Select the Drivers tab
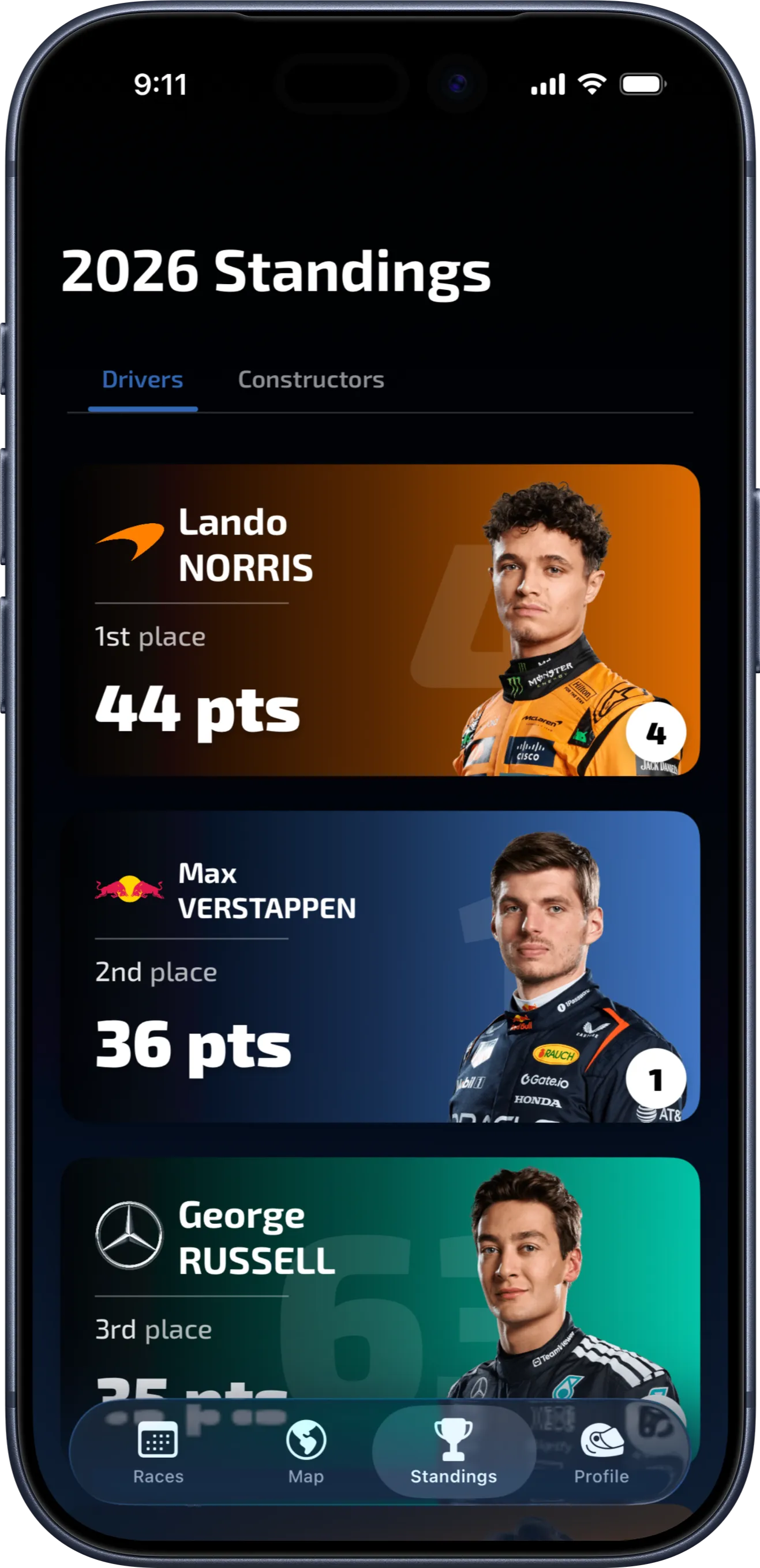The width and height of the screenshot is (760, 1568). click(143, 379)
